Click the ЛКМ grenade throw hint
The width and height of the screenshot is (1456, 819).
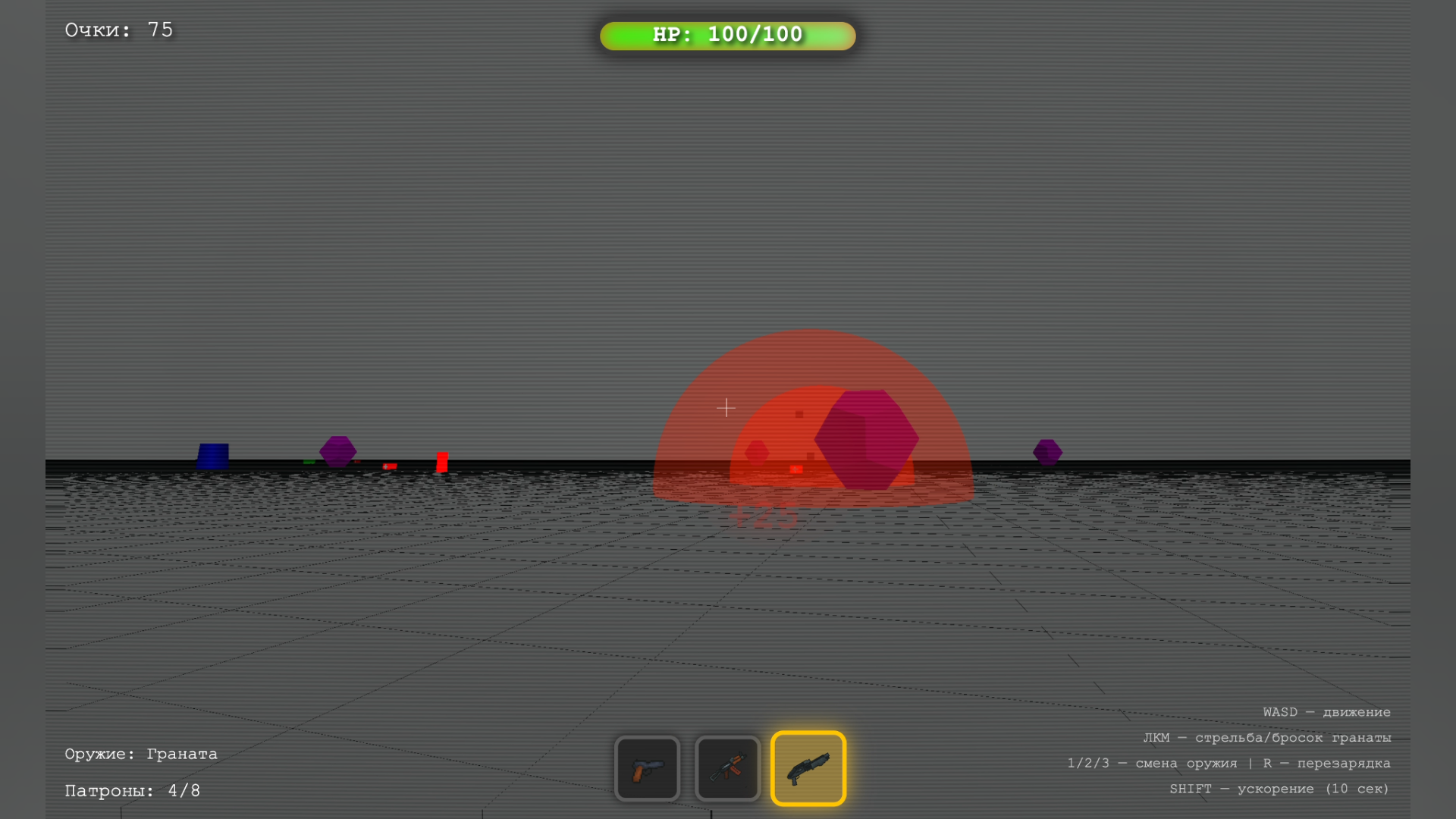point(1268,737)
